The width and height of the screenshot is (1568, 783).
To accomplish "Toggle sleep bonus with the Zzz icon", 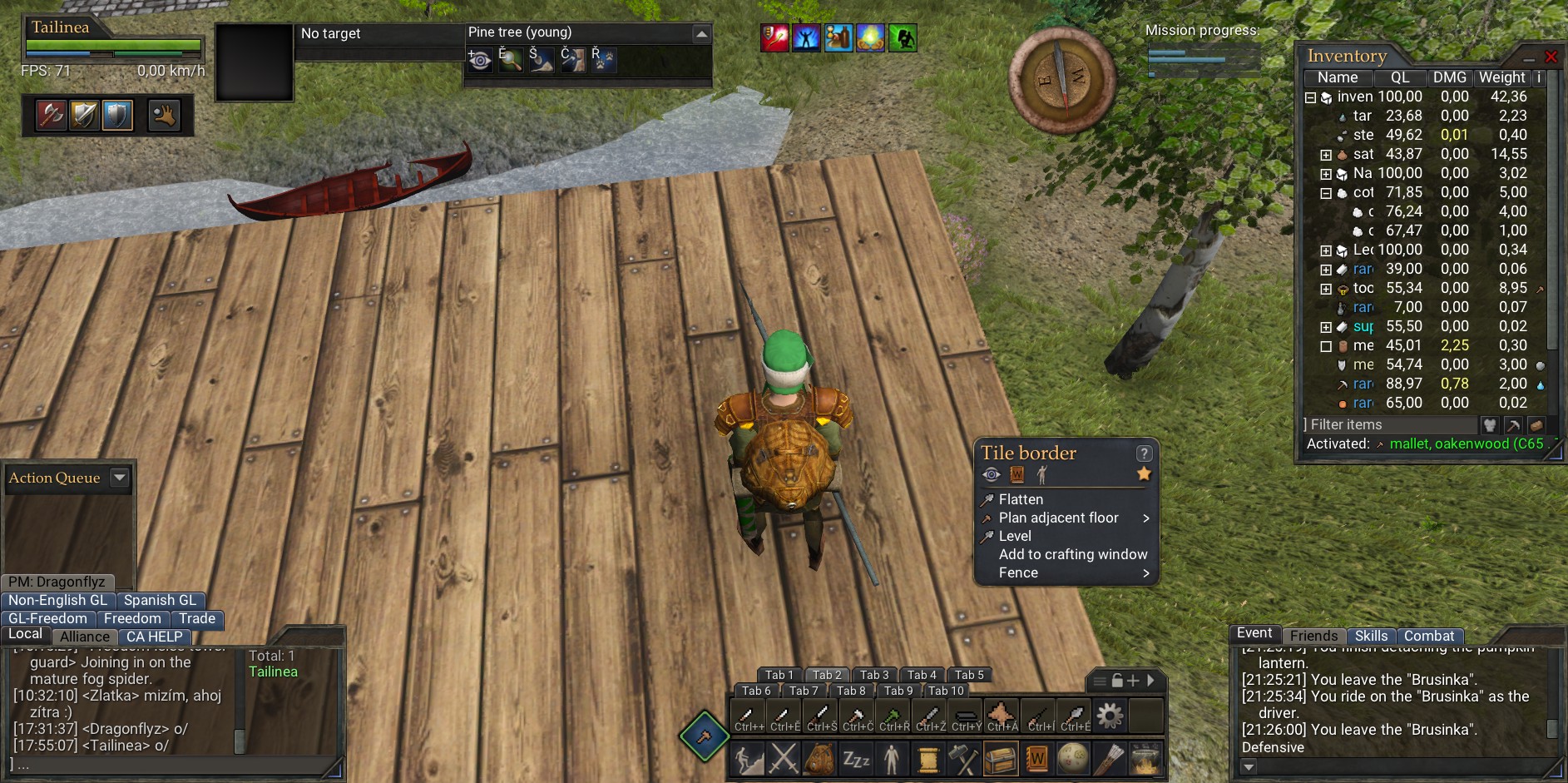I will [x=856, y=759].
